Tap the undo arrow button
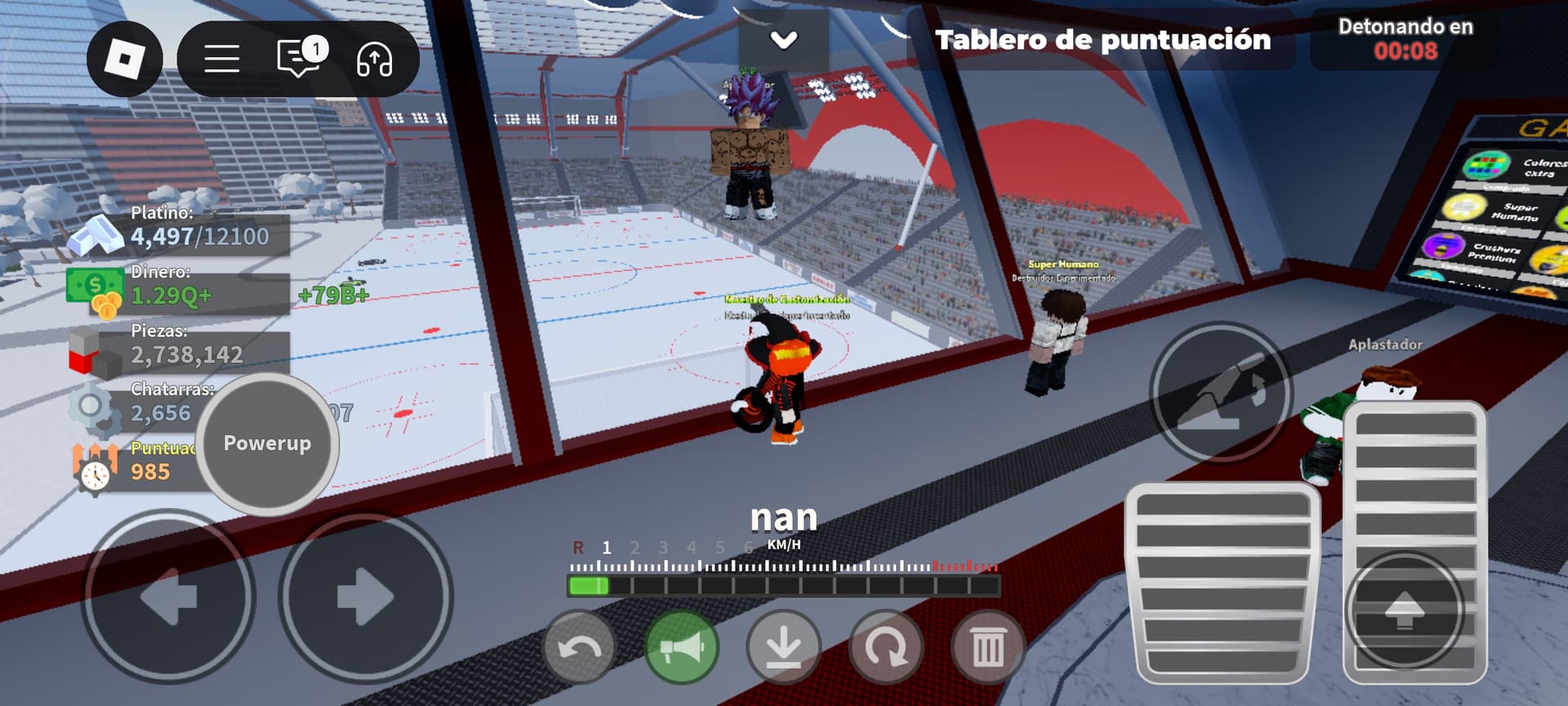1568x706 pixels. (x=579, y=649)
